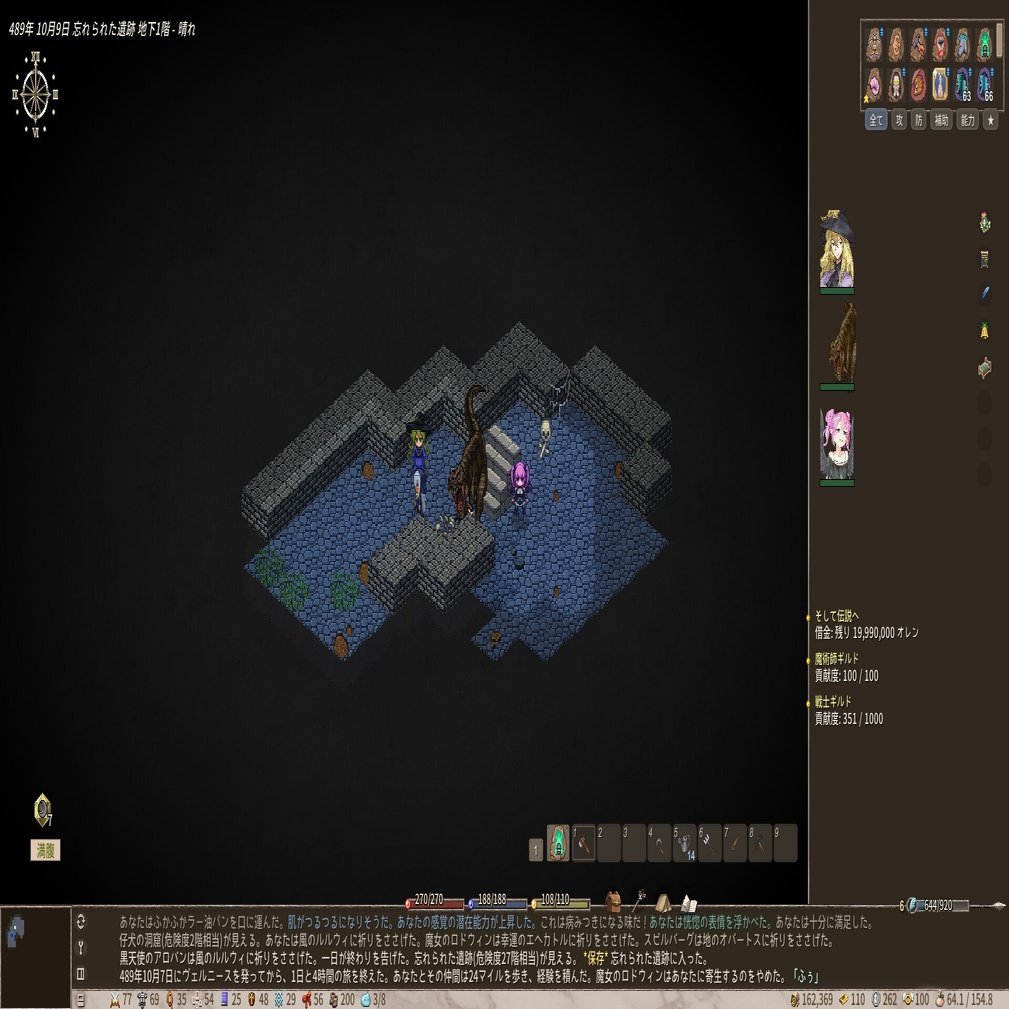
Task: Show the 能力 abilities tab
Action: [967, 120]
